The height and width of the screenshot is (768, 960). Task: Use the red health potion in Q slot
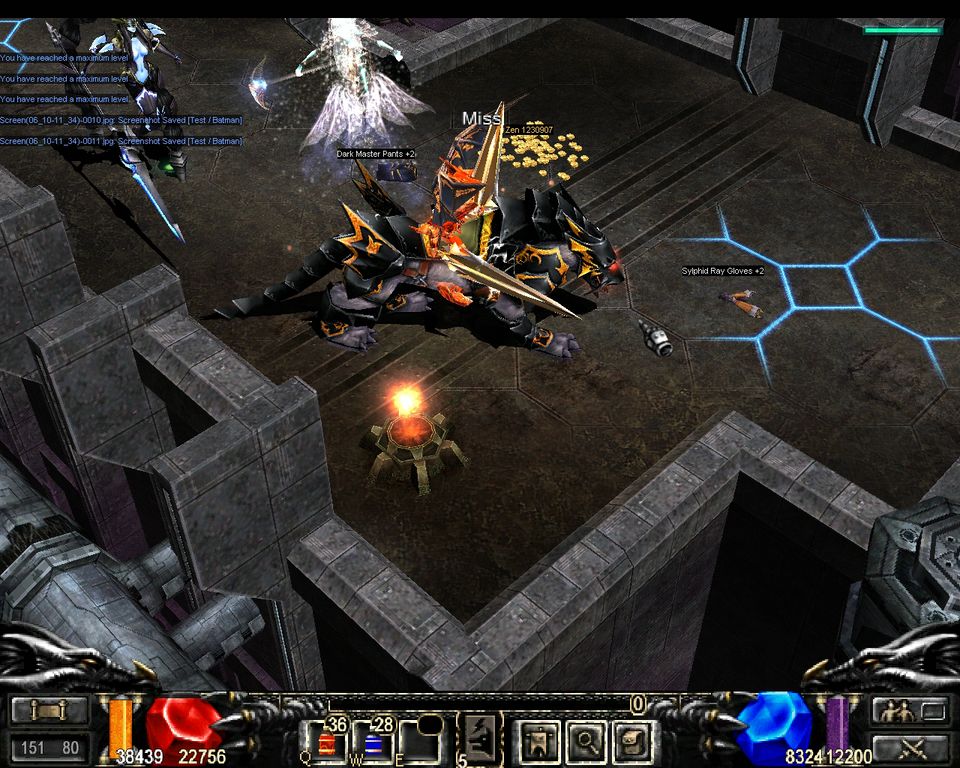click(329, 744)
